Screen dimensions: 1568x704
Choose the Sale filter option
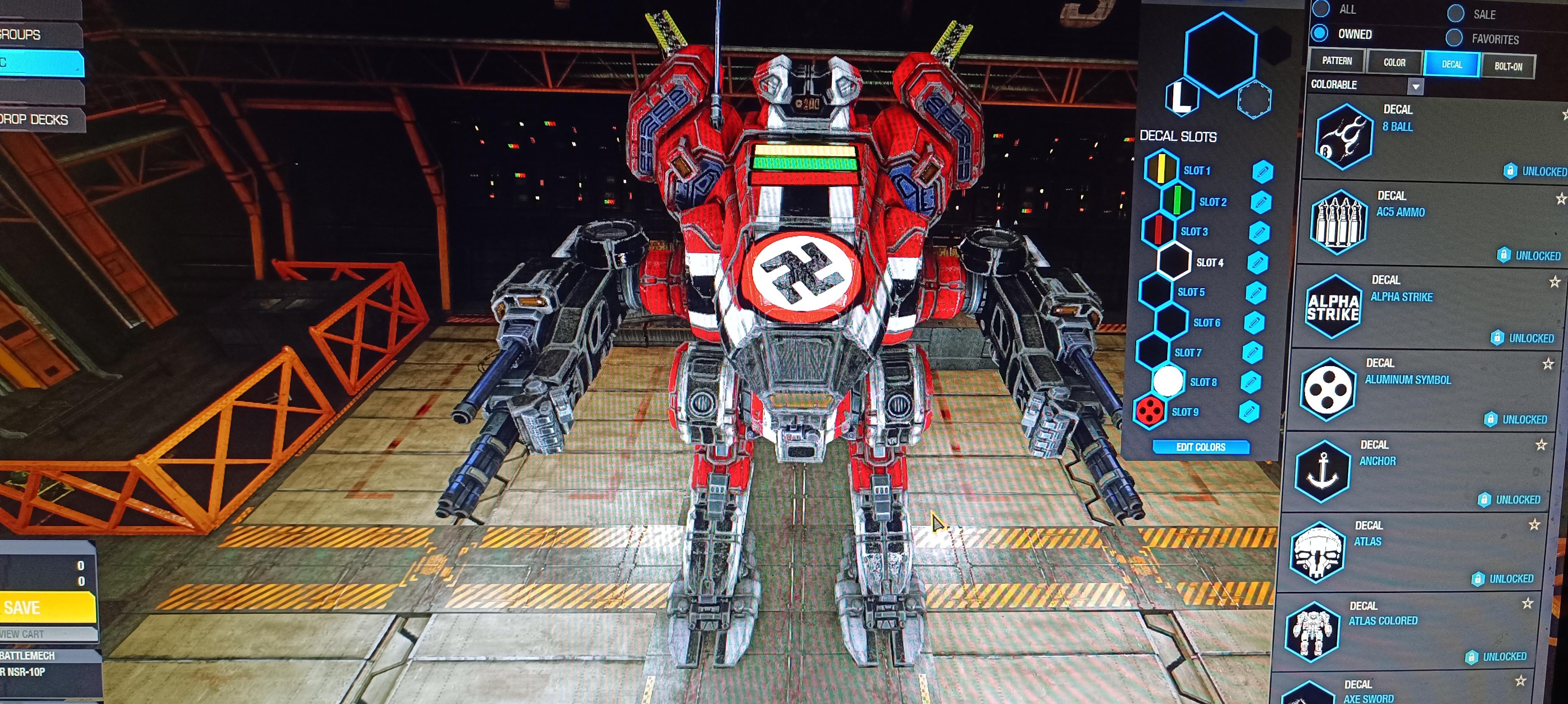click(x=1455, y=13)
